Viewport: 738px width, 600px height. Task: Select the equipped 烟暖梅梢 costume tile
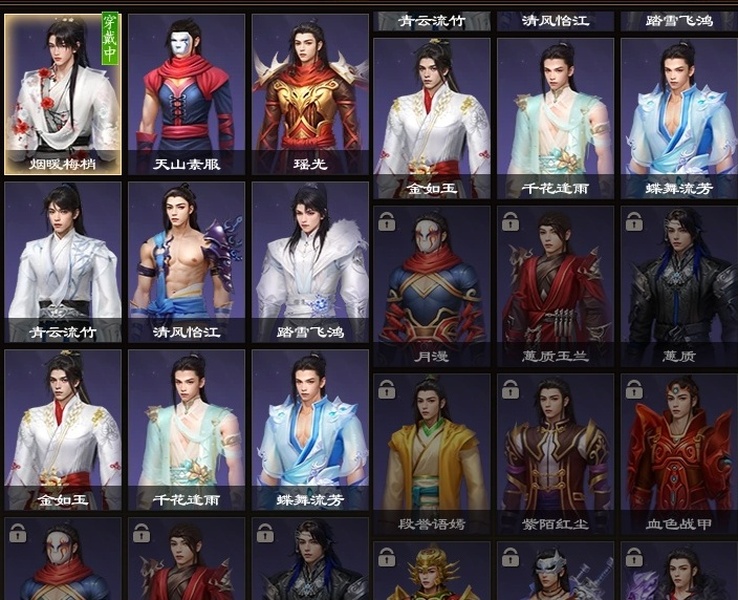(63, 94)
